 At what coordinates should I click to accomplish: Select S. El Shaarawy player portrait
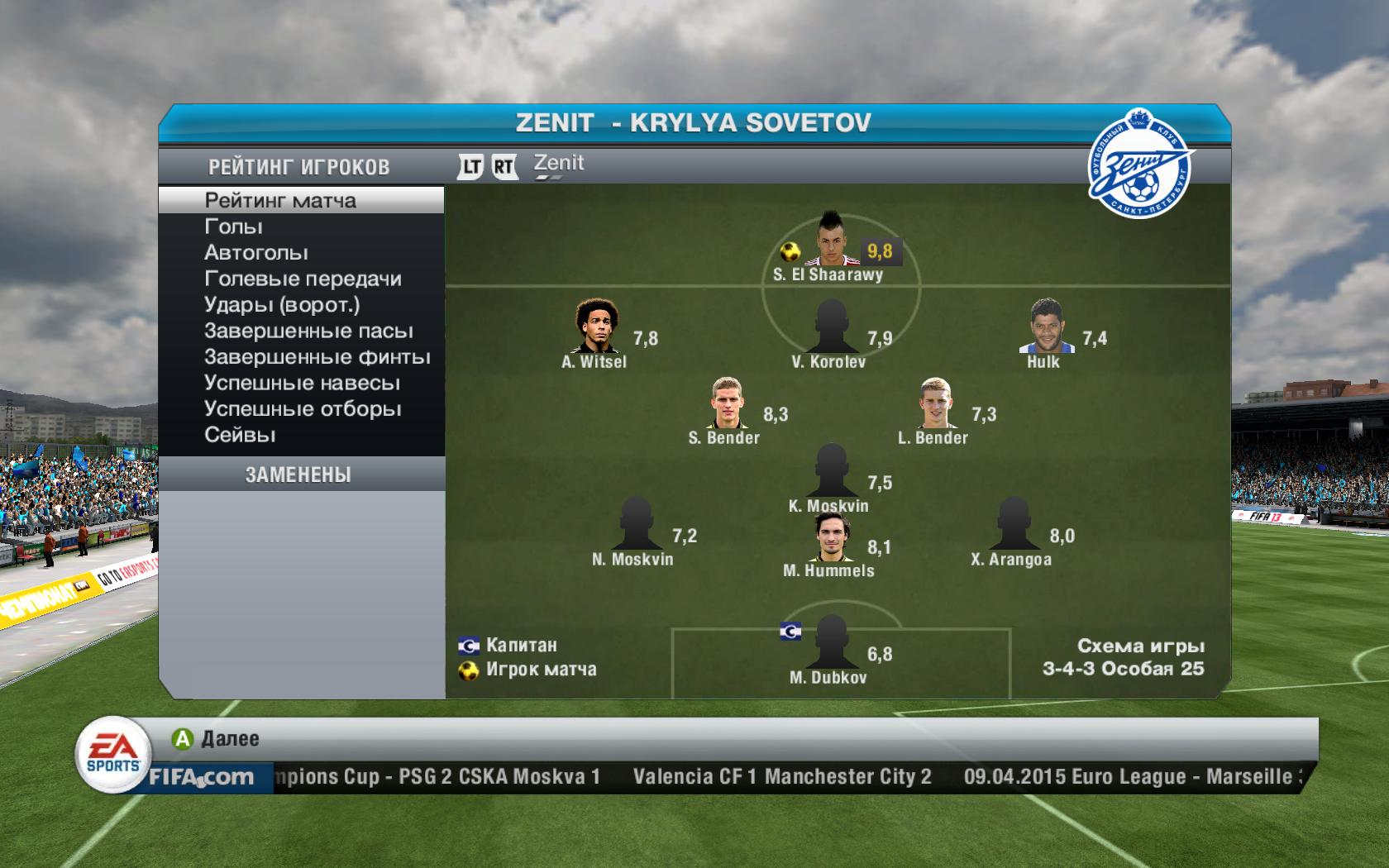click(828, 239)
